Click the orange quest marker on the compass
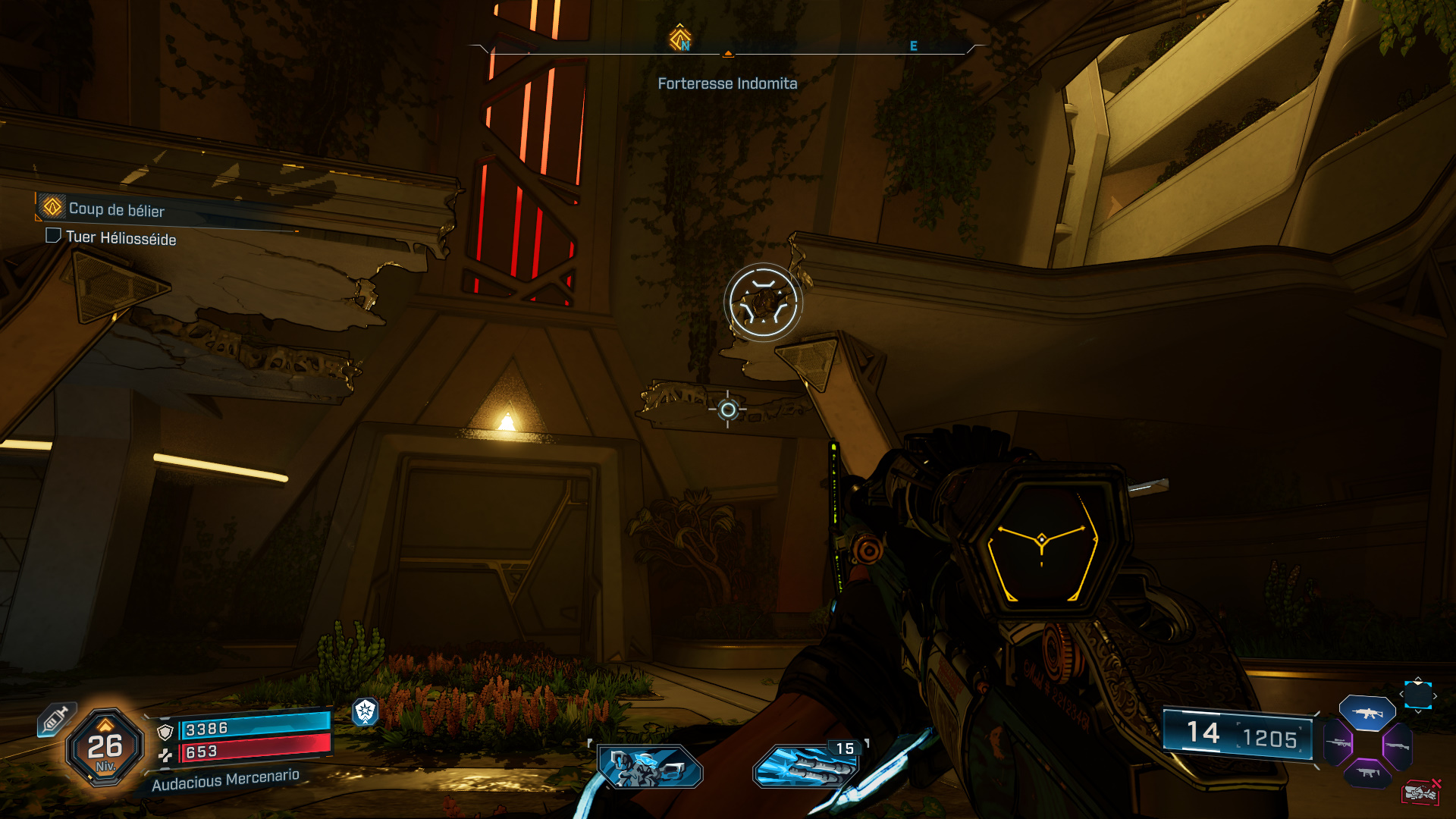This screenshot has width=1456, height=819. coord(679,36)
